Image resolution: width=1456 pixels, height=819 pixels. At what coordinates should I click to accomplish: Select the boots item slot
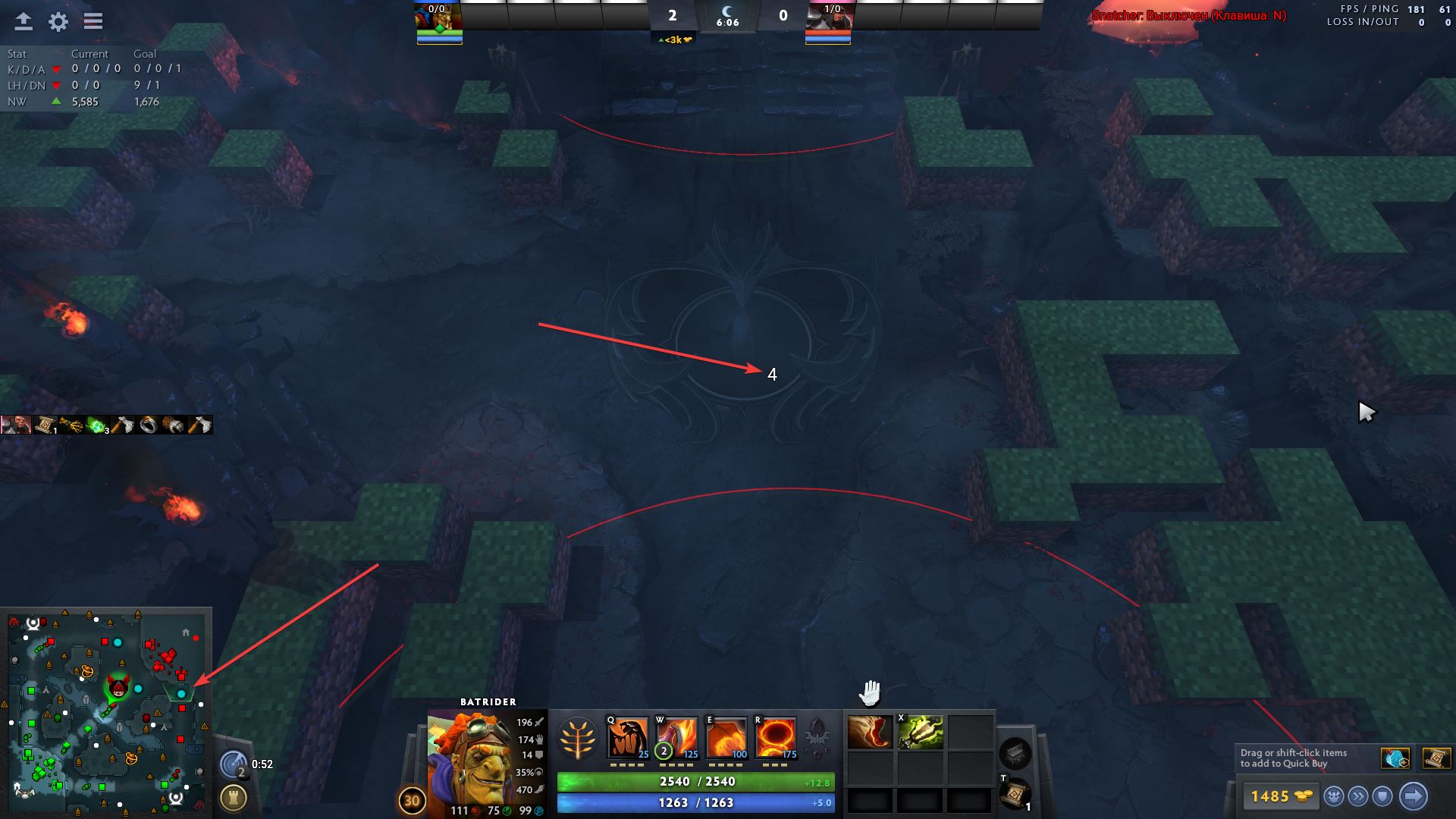(870, 733)
